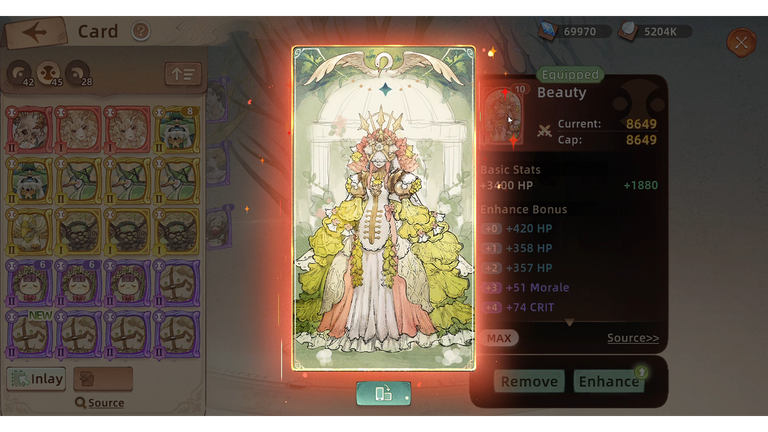Open the Source link below the card list

pos(100,403)
